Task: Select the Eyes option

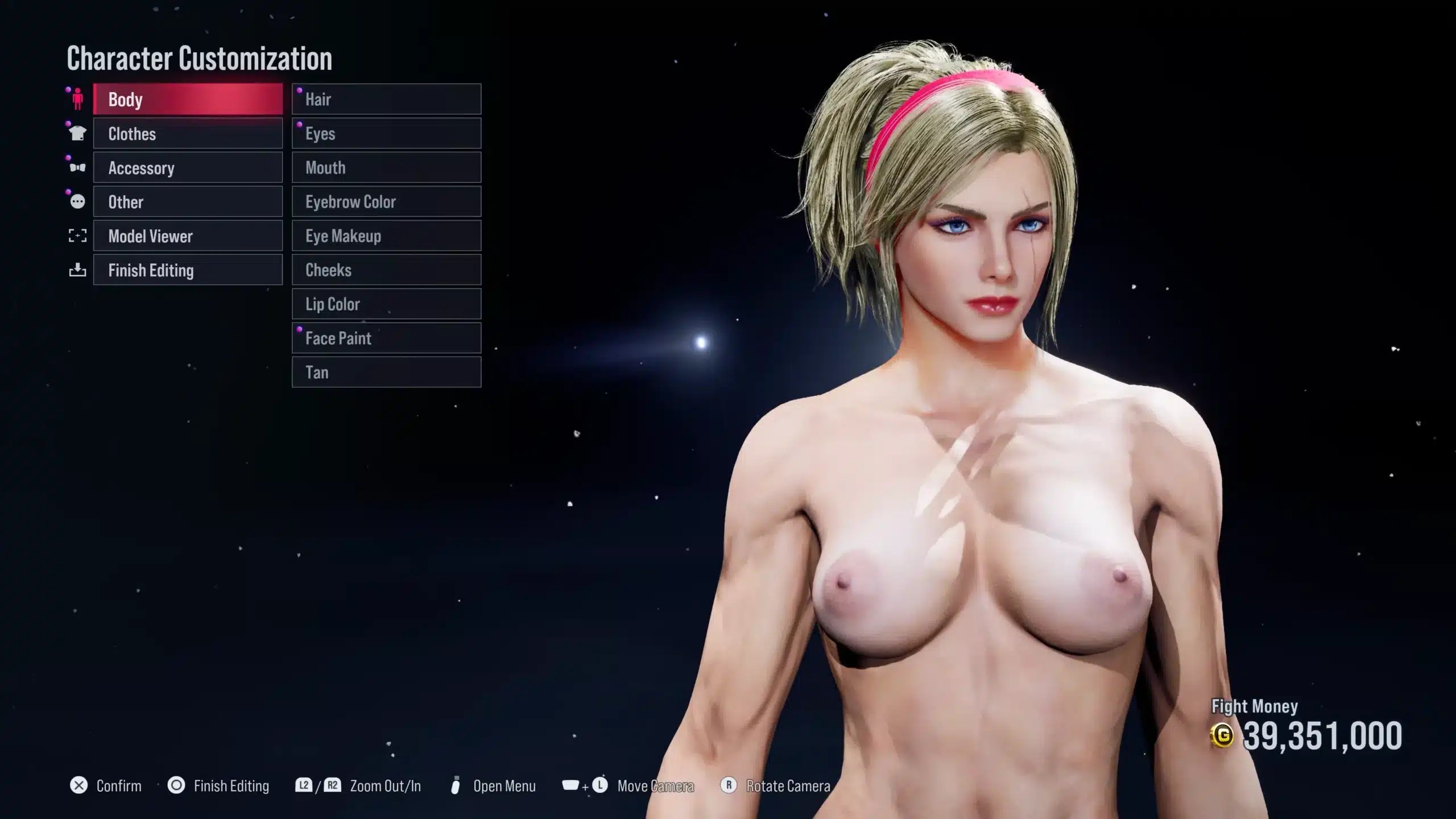Action: 386,134
